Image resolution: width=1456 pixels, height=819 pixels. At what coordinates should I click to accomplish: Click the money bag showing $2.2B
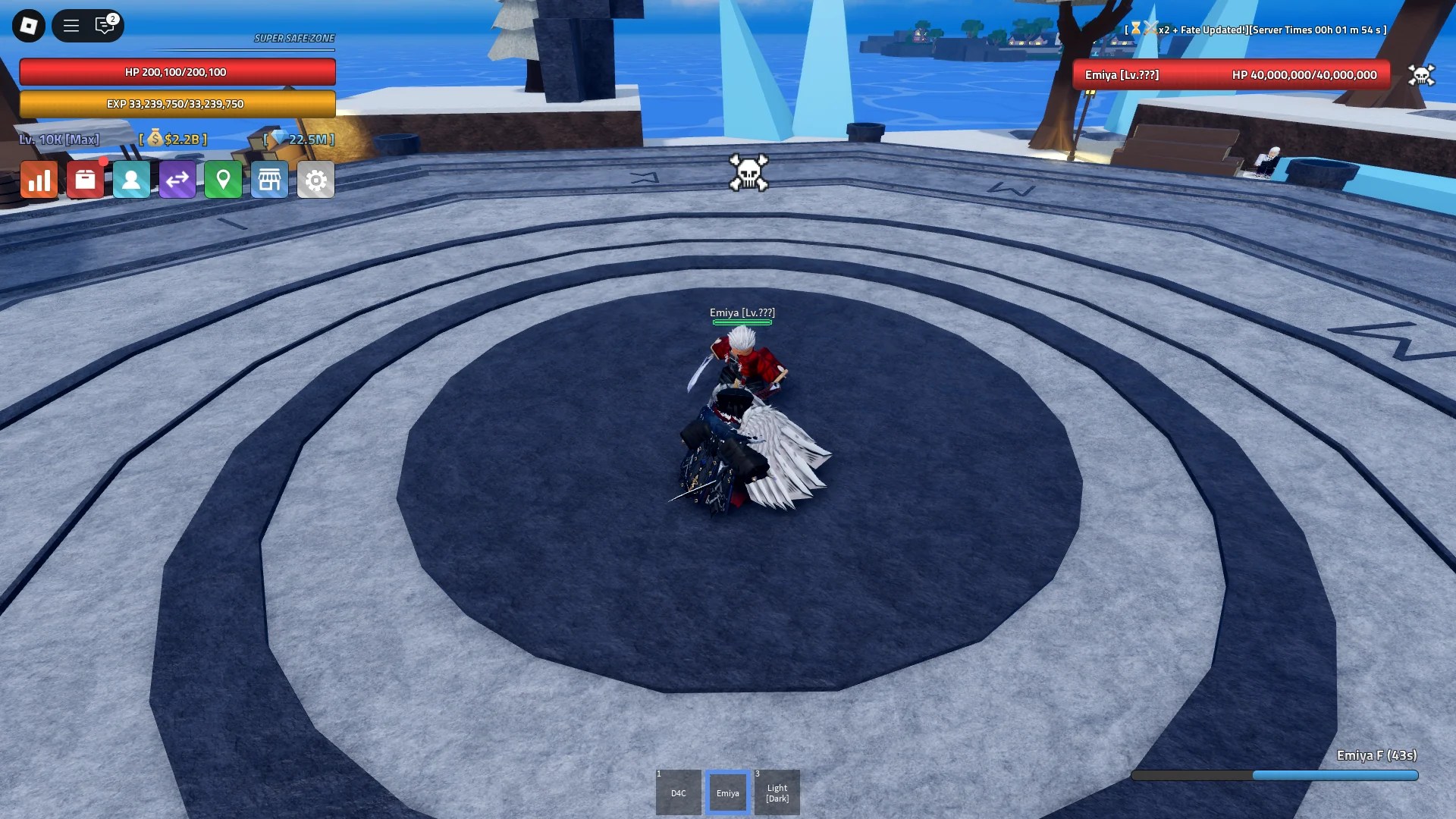(173, 139)
